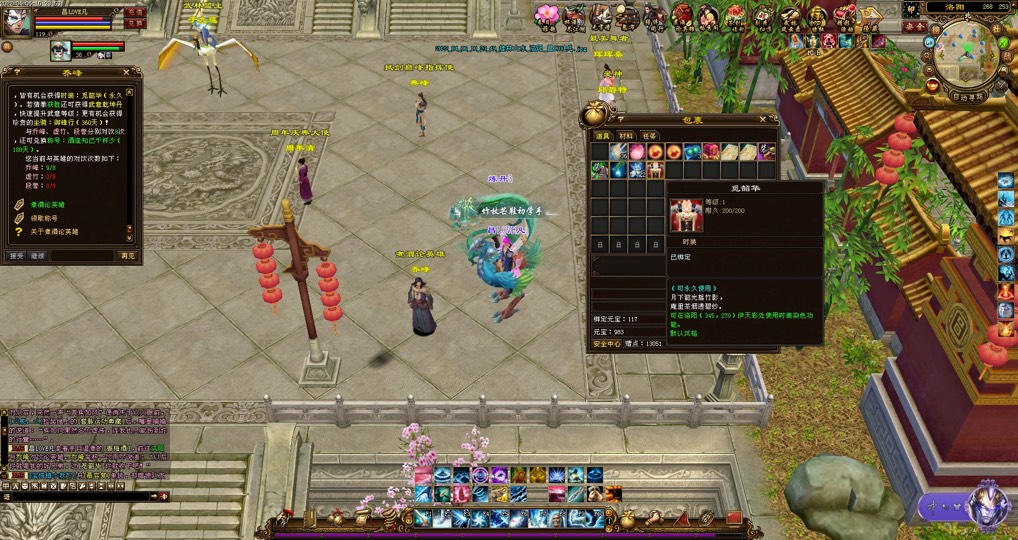This screenshot has width=1018, height=540.
Task: Open the pink flower event icon
Action: click(547, 14)
